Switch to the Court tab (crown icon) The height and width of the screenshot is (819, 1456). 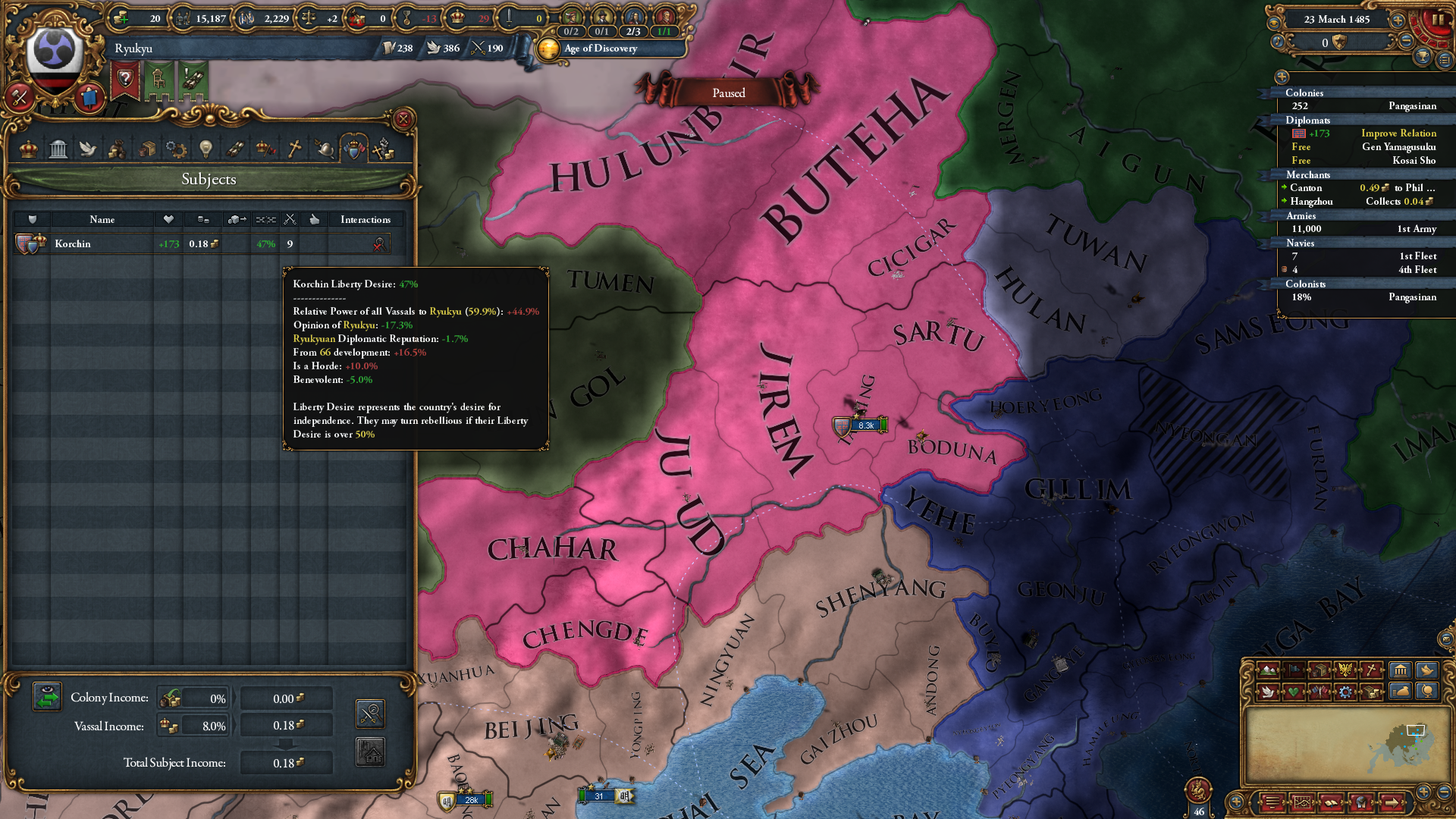[28, 149]
